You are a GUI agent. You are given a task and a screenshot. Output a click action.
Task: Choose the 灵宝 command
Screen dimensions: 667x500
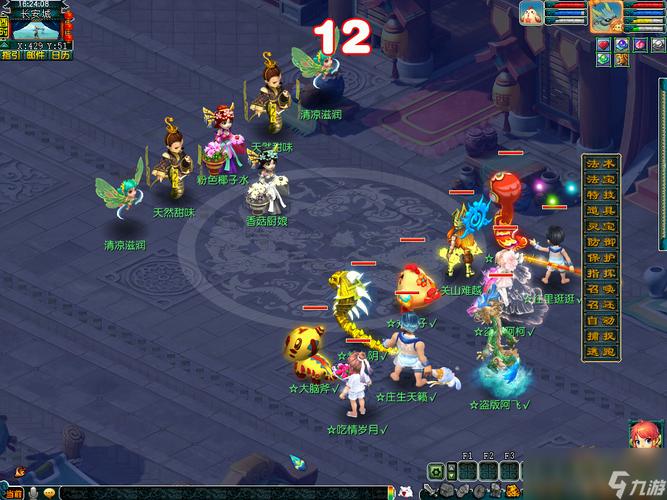pos(601,227)
